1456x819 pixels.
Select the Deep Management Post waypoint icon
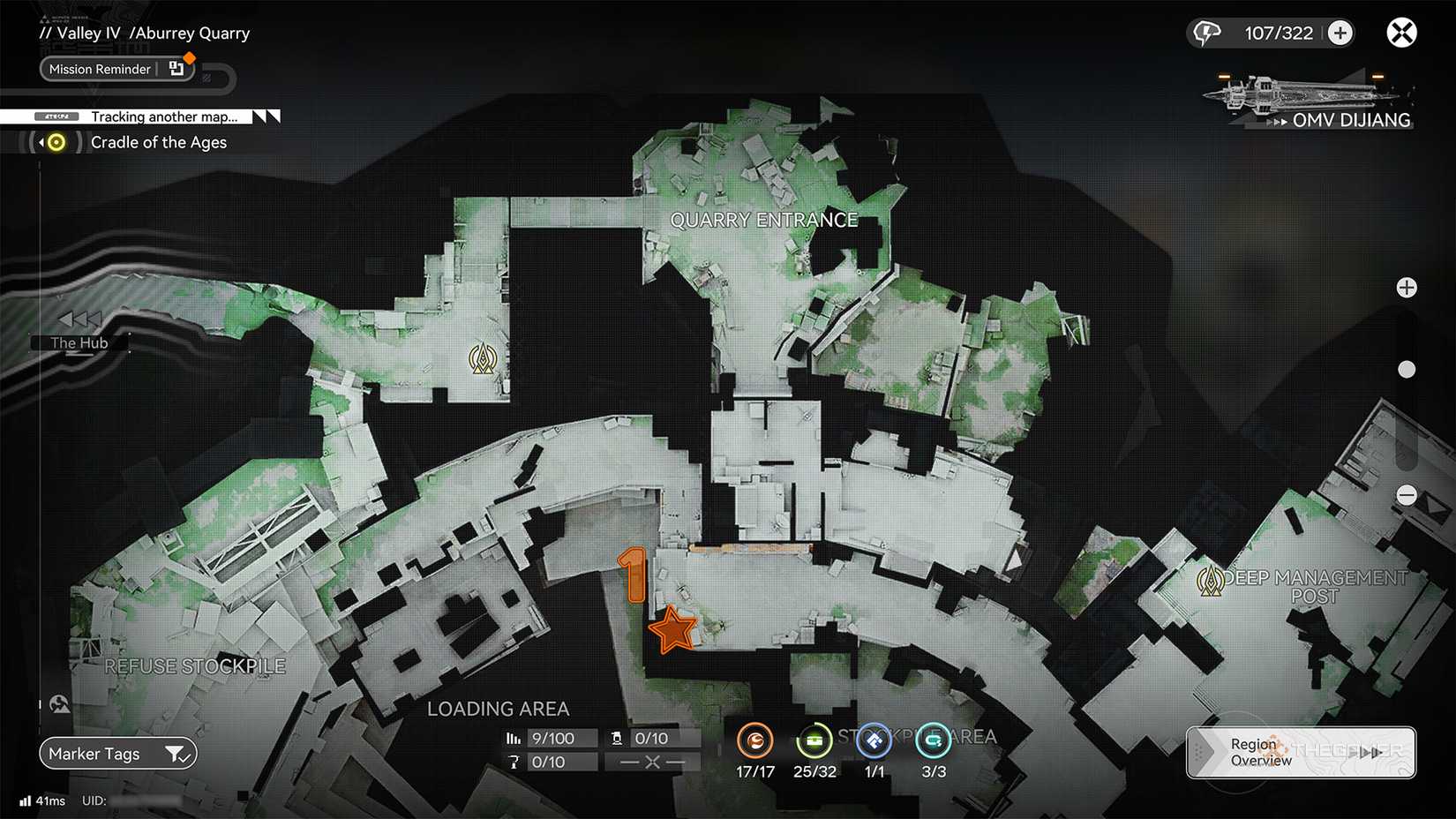pyautogui.click(x=1212, y=581)
